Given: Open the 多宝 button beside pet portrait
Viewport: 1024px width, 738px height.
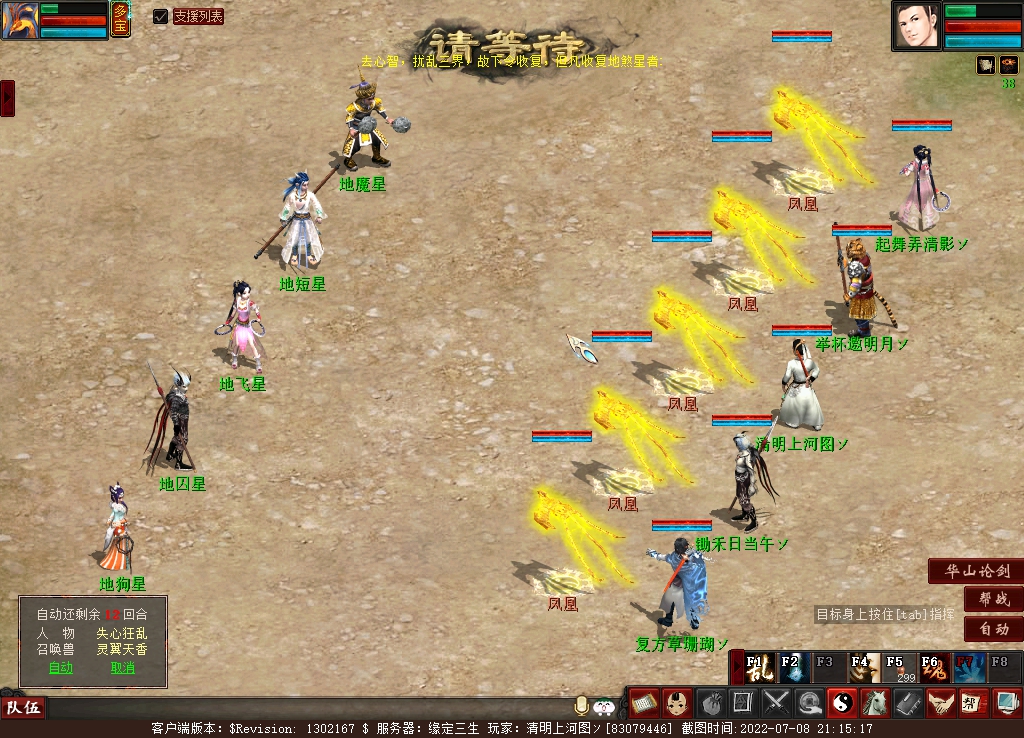Looking at the screenshot, I should coord(120,19).
